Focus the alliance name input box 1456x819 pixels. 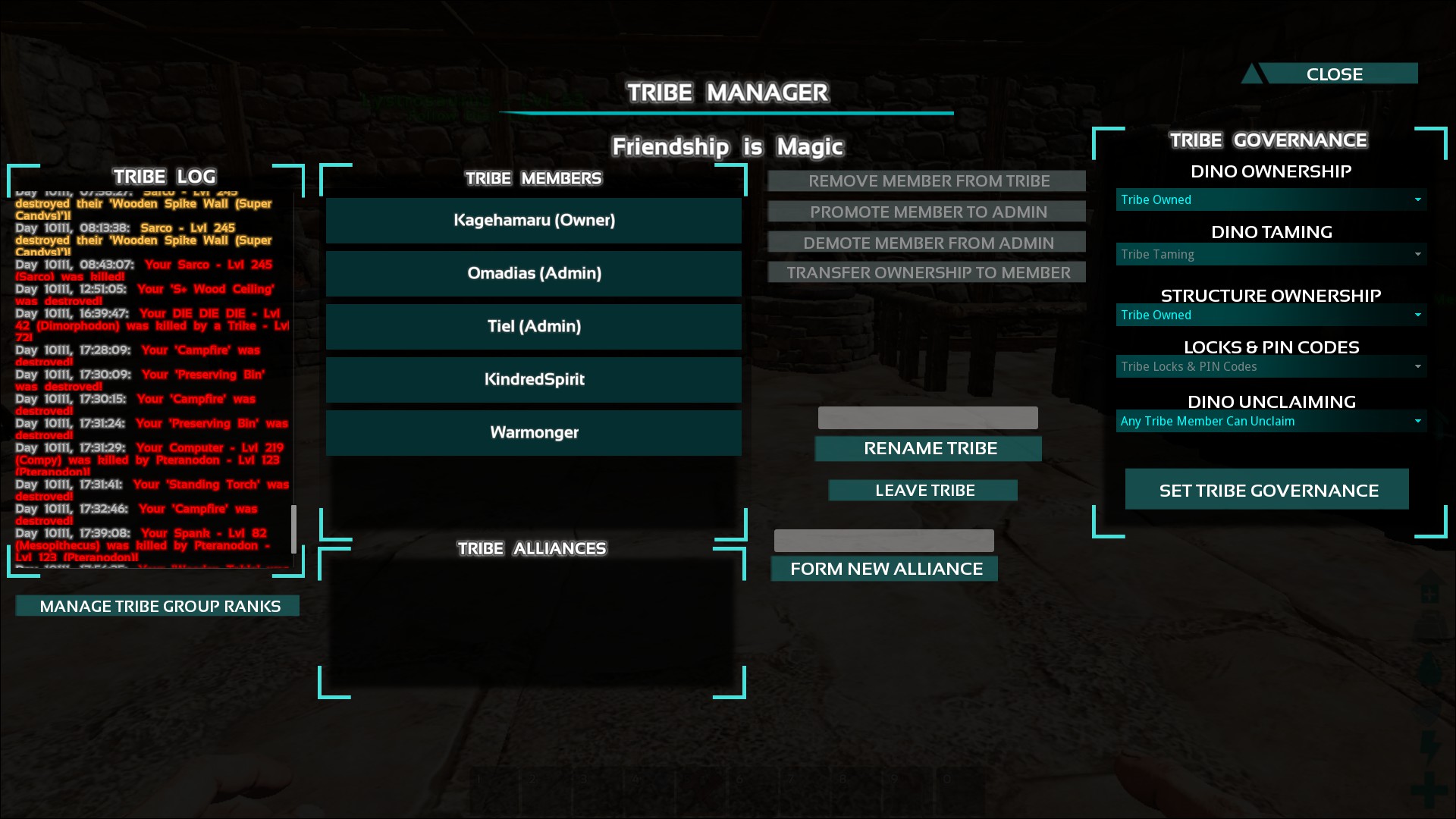pyautogui.click(x=883, y=541)
